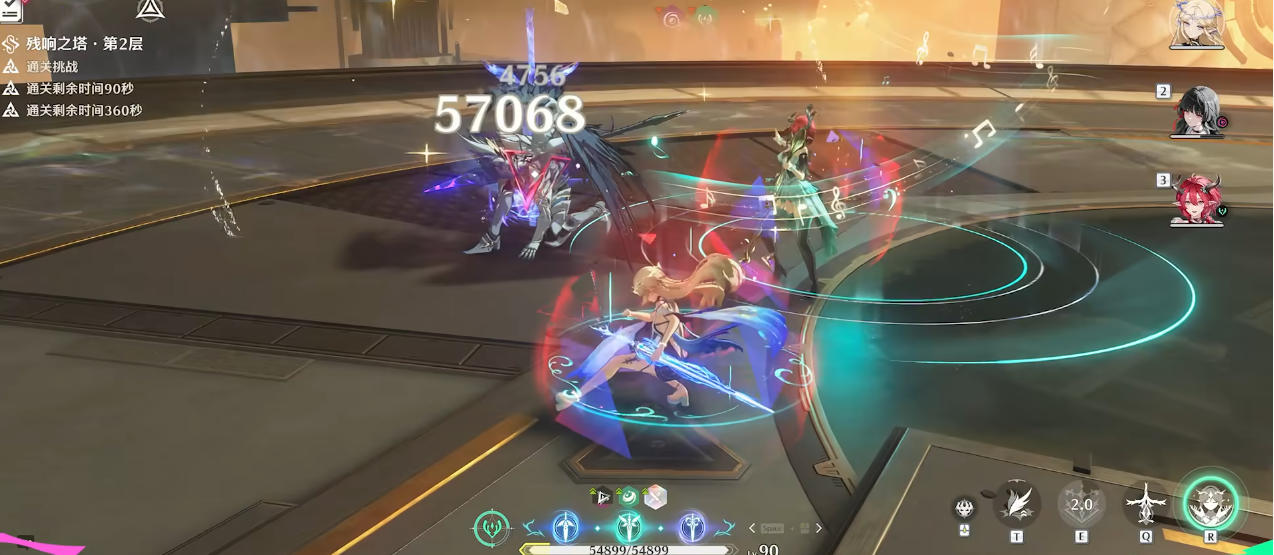
Task: Activate the glowing Resonance Liberation skill
Action: pos(1211,502)
